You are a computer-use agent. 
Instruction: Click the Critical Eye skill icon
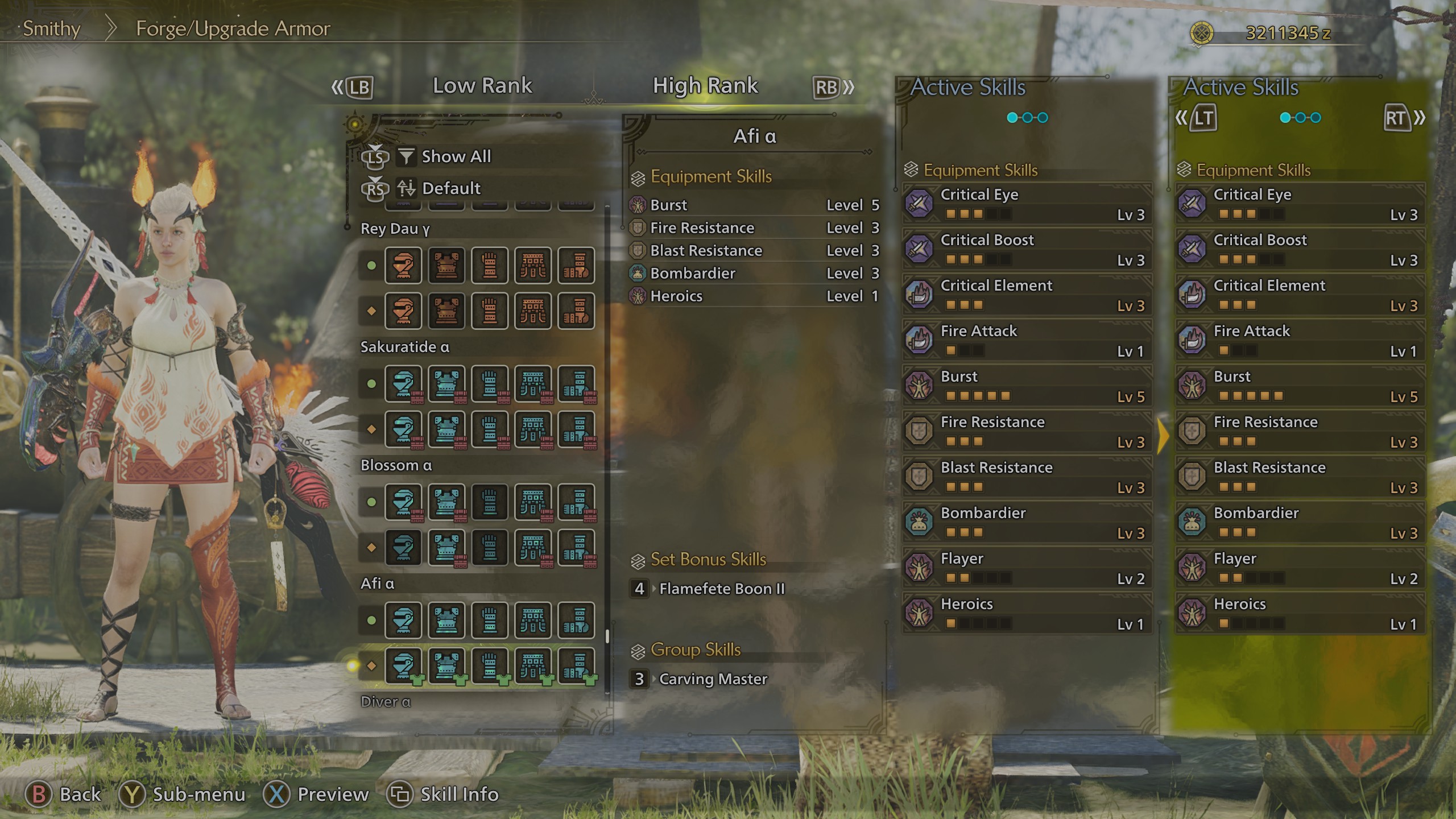tap(919, 204)
